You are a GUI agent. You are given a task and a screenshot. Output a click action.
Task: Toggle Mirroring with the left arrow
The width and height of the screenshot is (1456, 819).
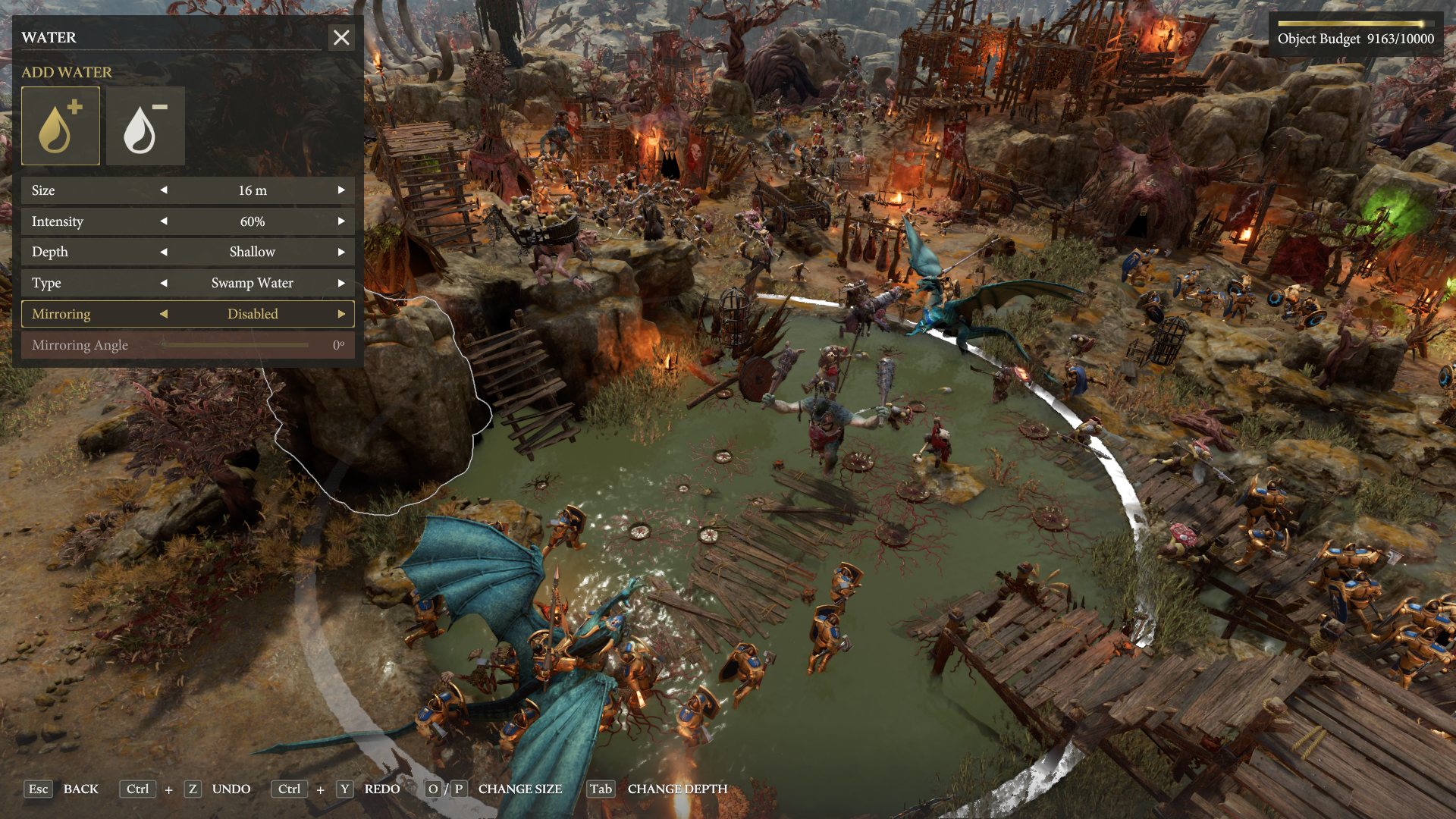point(164,314)
